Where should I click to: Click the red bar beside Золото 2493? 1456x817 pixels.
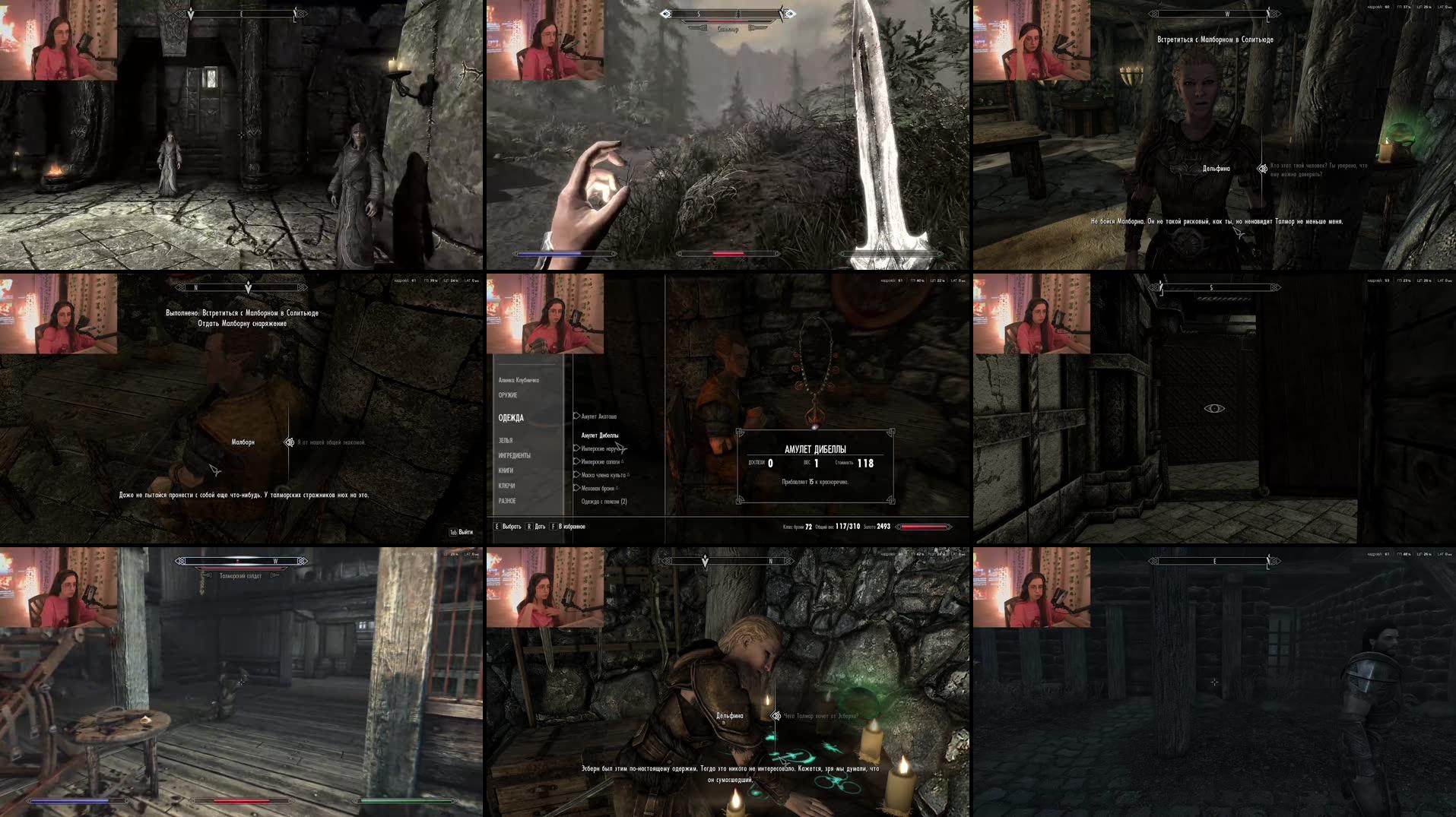[x=923, y=526]
